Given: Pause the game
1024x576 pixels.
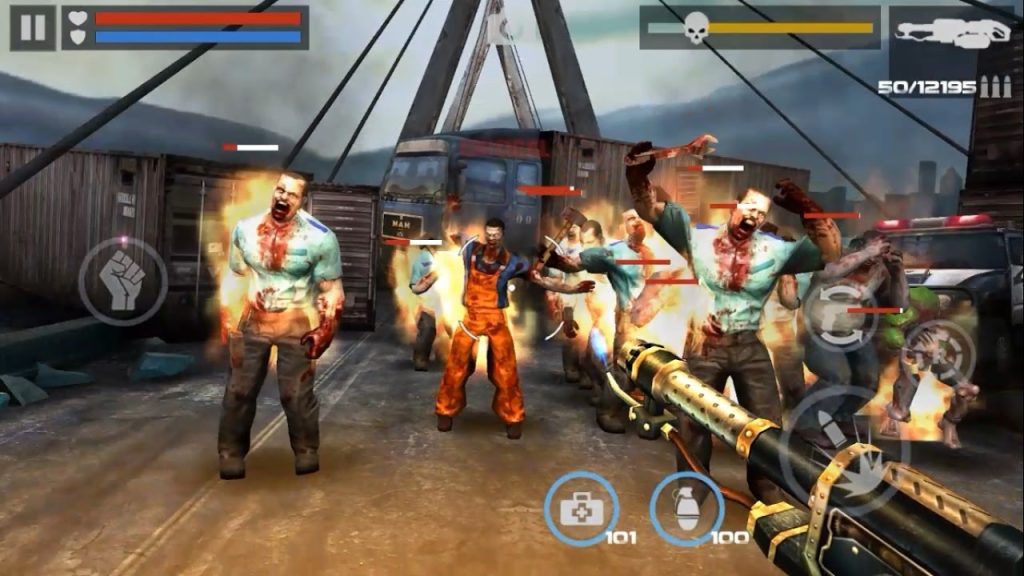Looking at the screenshot, I should [x=32, y=27].
